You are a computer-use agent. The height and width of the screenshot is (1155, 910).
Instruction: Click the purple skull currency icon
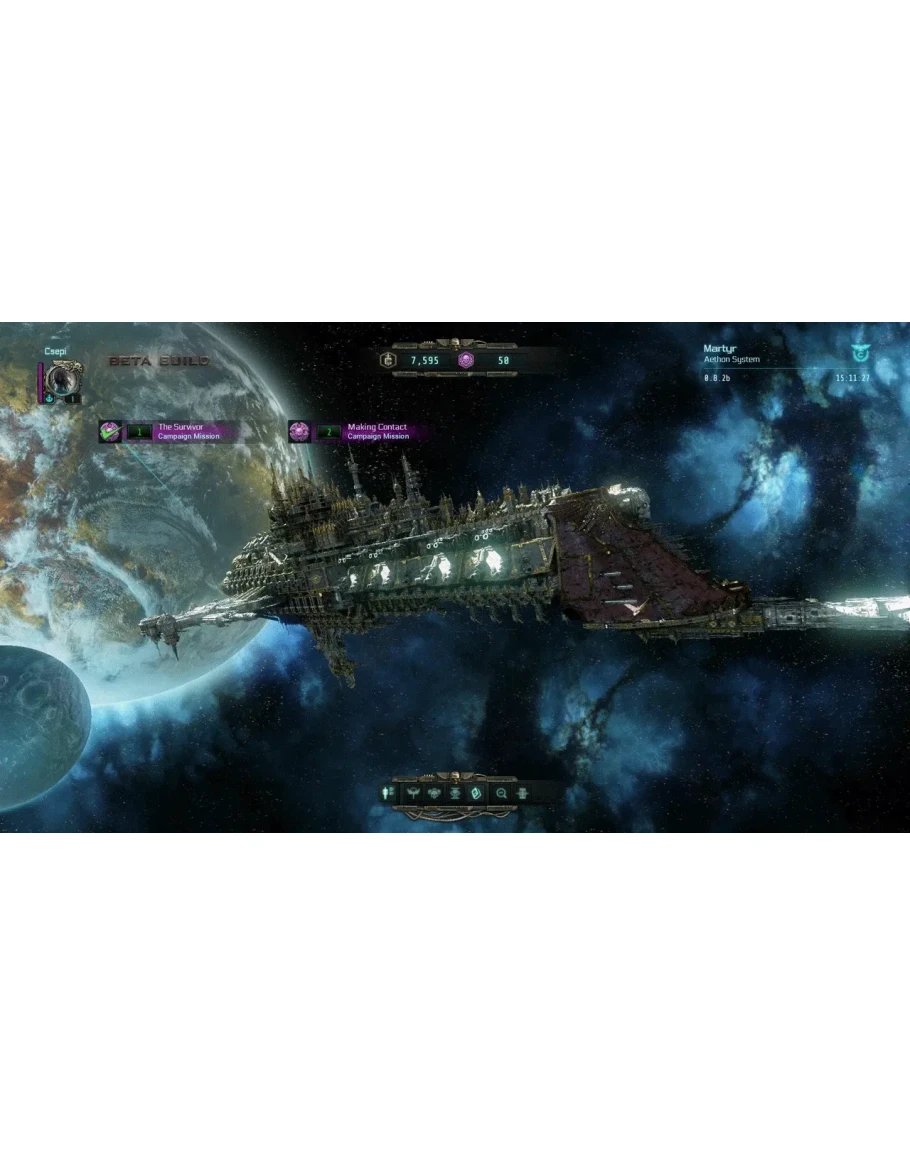tap(466, 360)
